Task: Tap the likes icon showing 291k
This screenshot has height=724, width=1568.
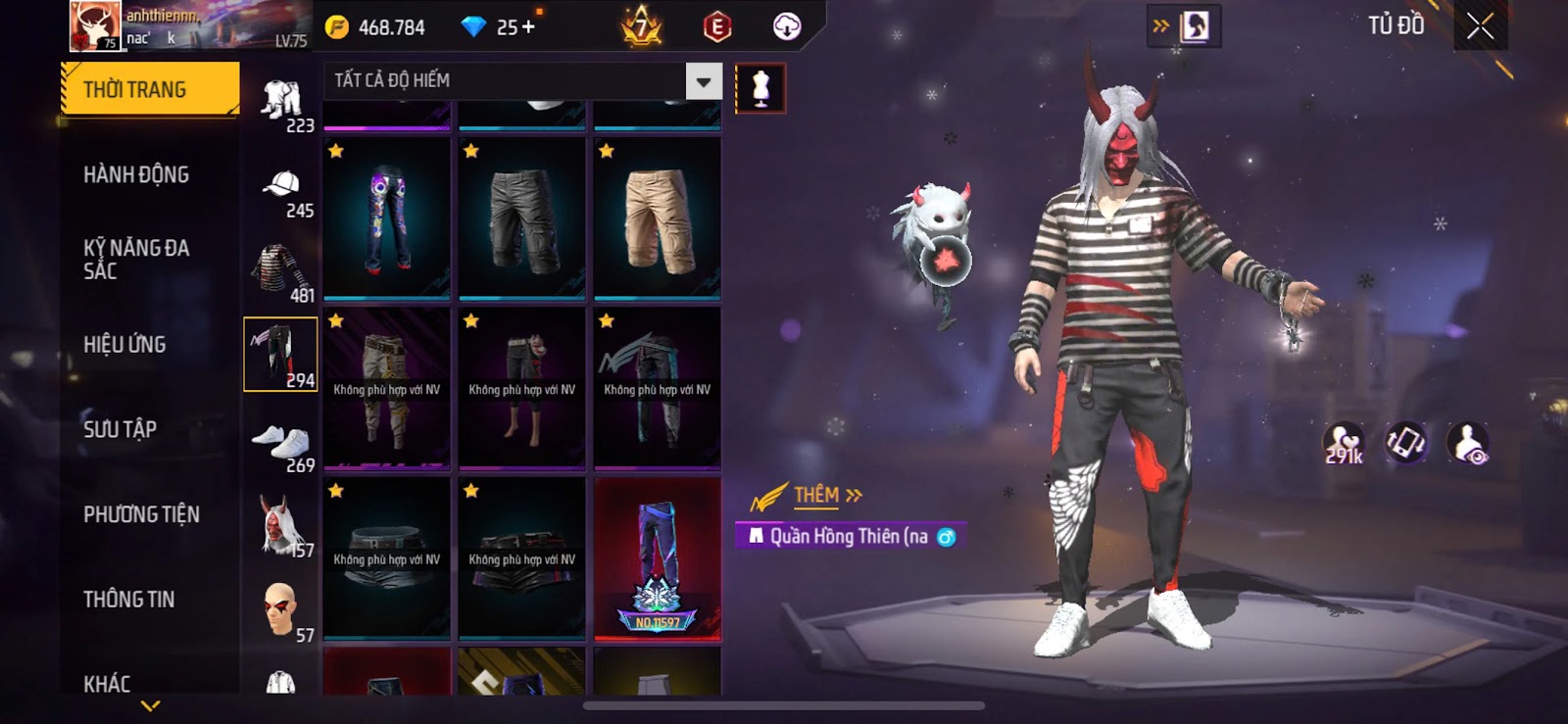Action: pyautogui.click(x=1343, y=444)
